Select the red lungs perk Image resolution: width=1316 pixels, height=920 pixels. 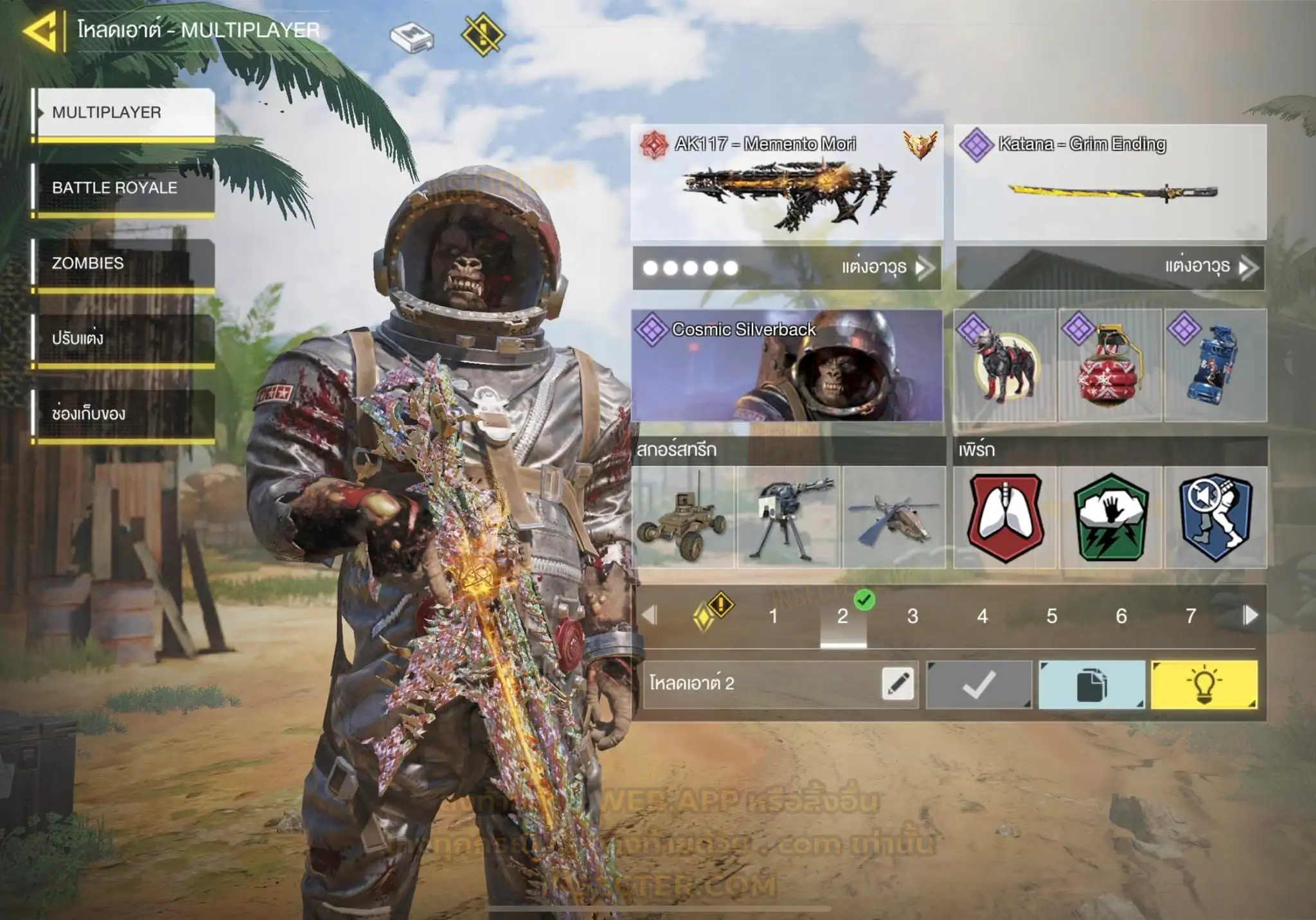pyautogui.click(x=1005, y=517)
